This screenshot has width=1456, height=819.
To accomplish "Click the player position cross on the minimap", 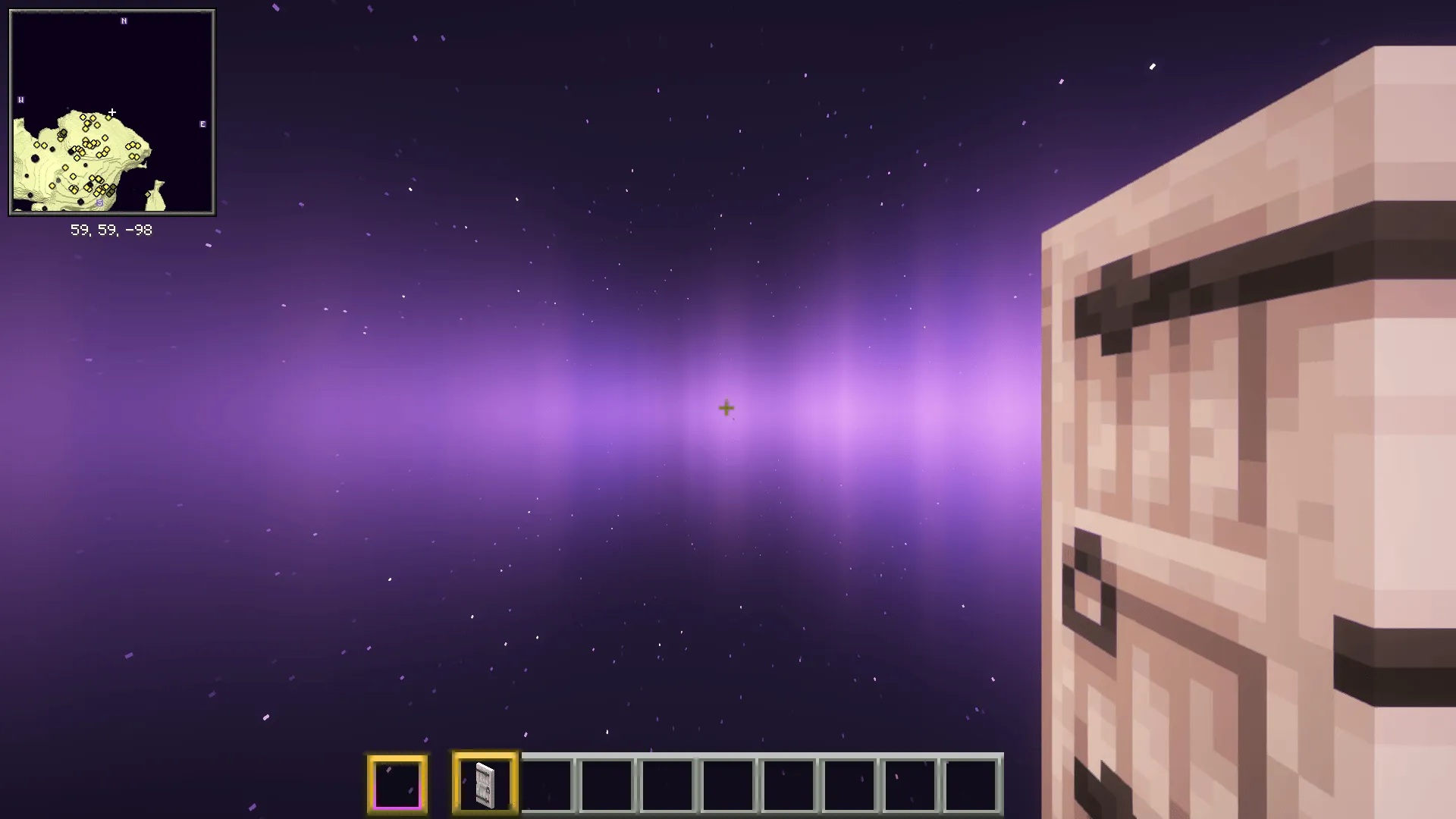I will coord(111,111).
